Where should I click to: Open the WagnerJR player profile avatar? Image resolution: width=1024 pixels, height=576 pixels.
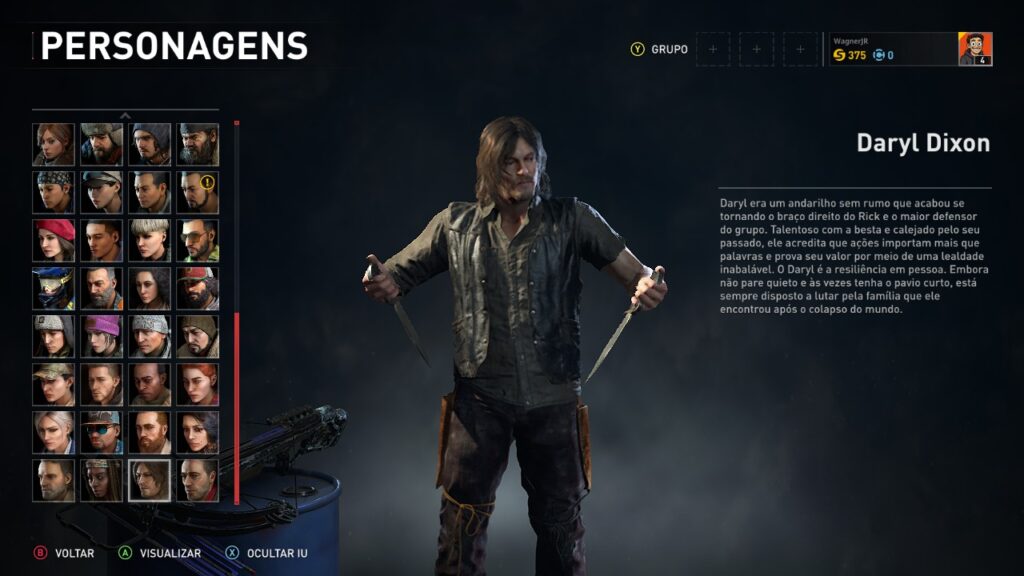tap(975, 49)
